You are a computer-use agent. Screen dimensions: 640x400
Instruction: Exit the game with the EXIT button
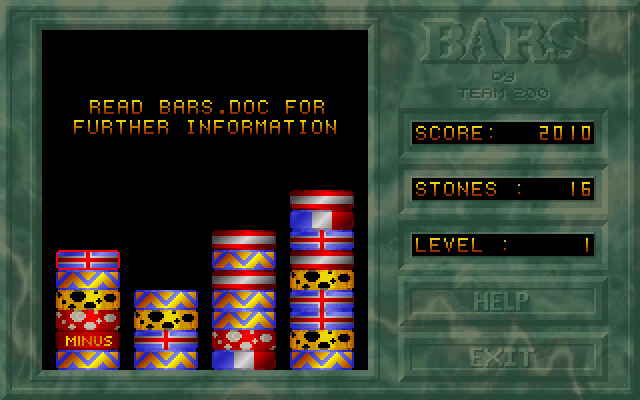502,355
